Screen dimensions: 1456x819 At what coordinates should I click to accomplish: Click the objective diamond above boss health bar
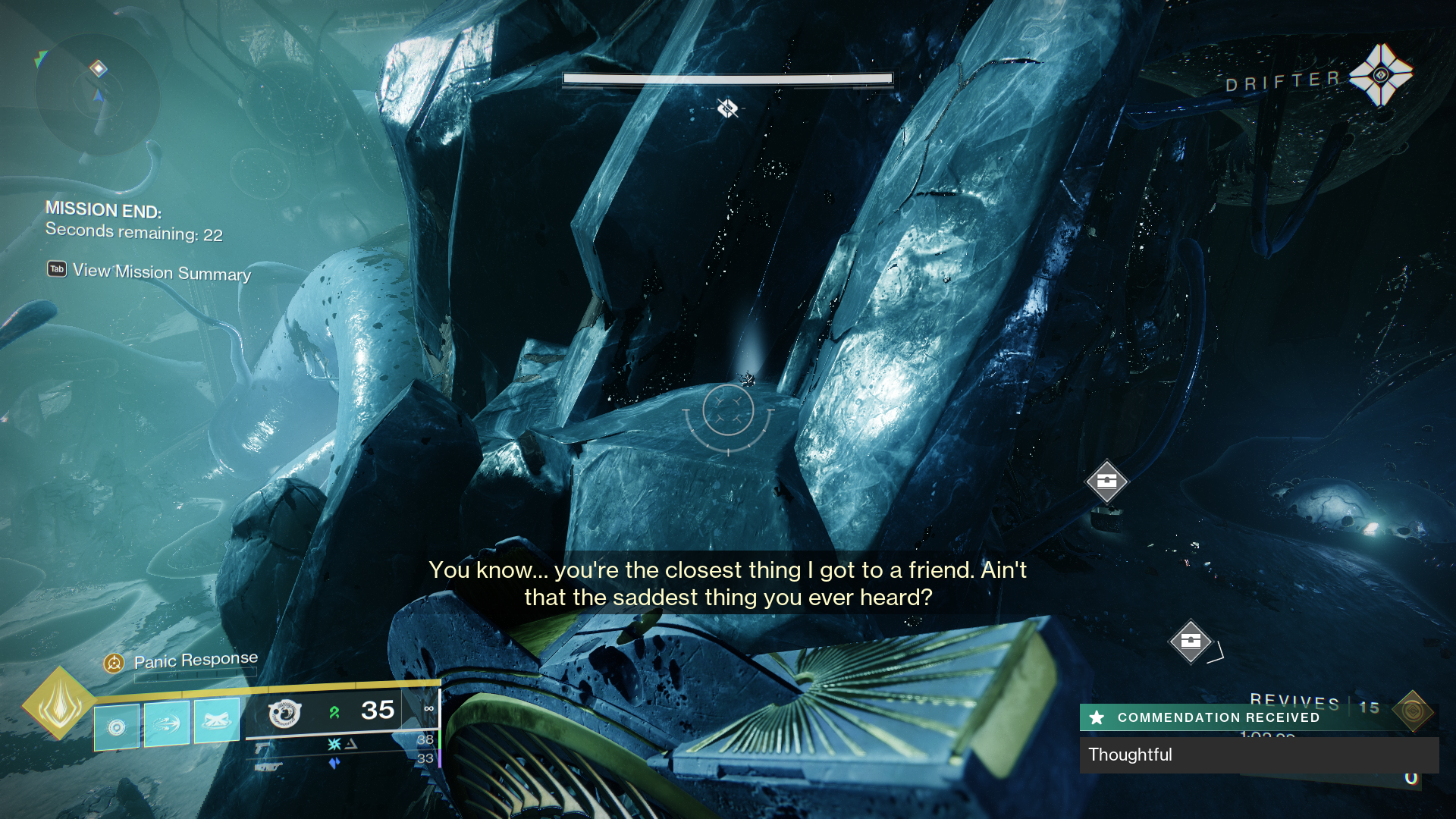pos(726,108)
